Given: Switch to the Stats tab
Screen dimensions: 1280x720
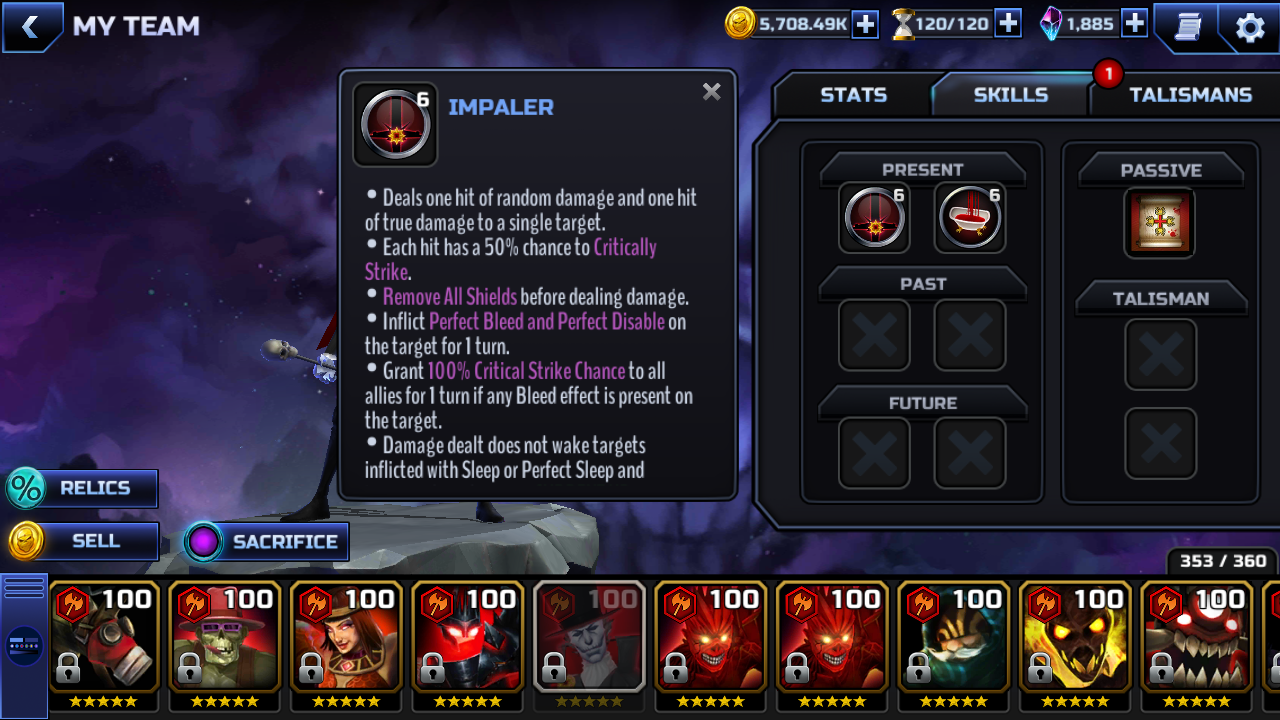Looking at the screenshot, I should click(x=853, y=95).
